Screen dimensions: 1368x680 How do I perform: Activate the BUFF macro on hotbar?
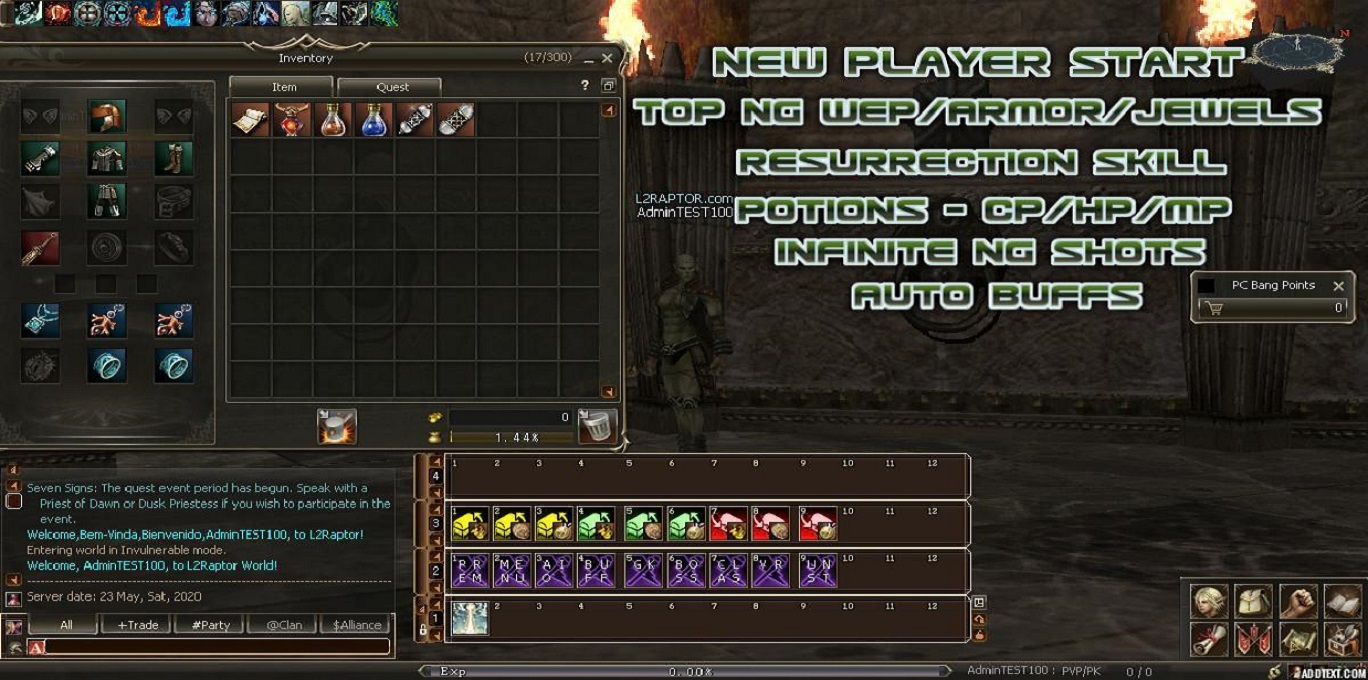(596, 571)
